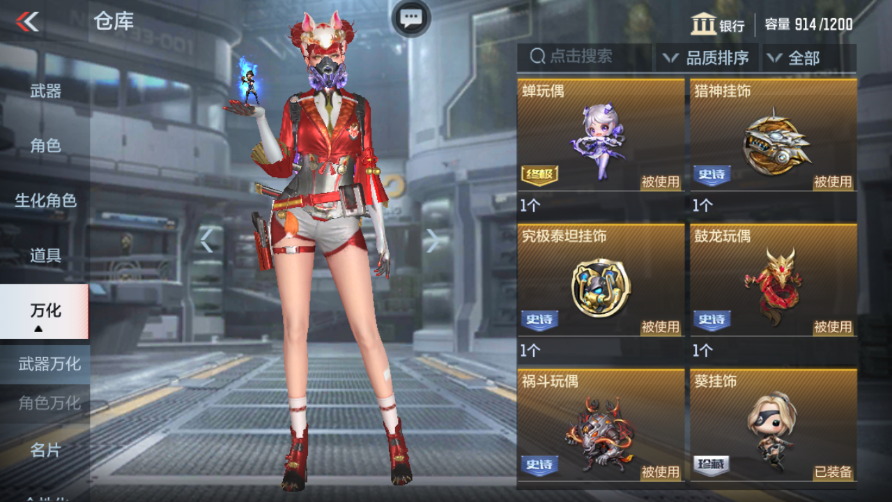The width and height of the screenshot is (892, 502).
Task: Open the 品质排序 sort dropdown
Action: [x=707, y=58]
